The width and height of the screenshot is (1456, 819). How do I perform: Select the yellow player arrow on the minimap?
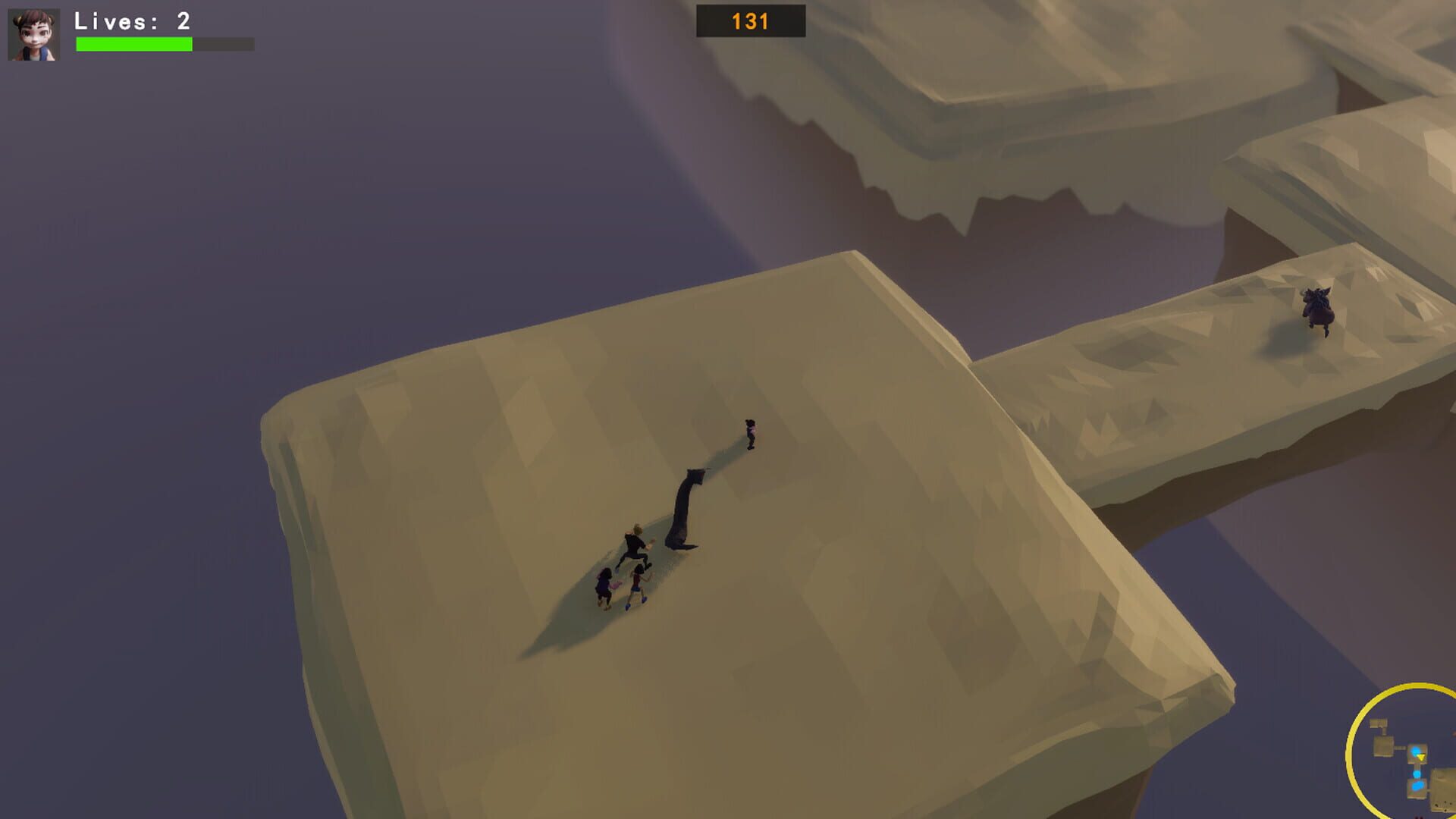tap(1421, 757)
